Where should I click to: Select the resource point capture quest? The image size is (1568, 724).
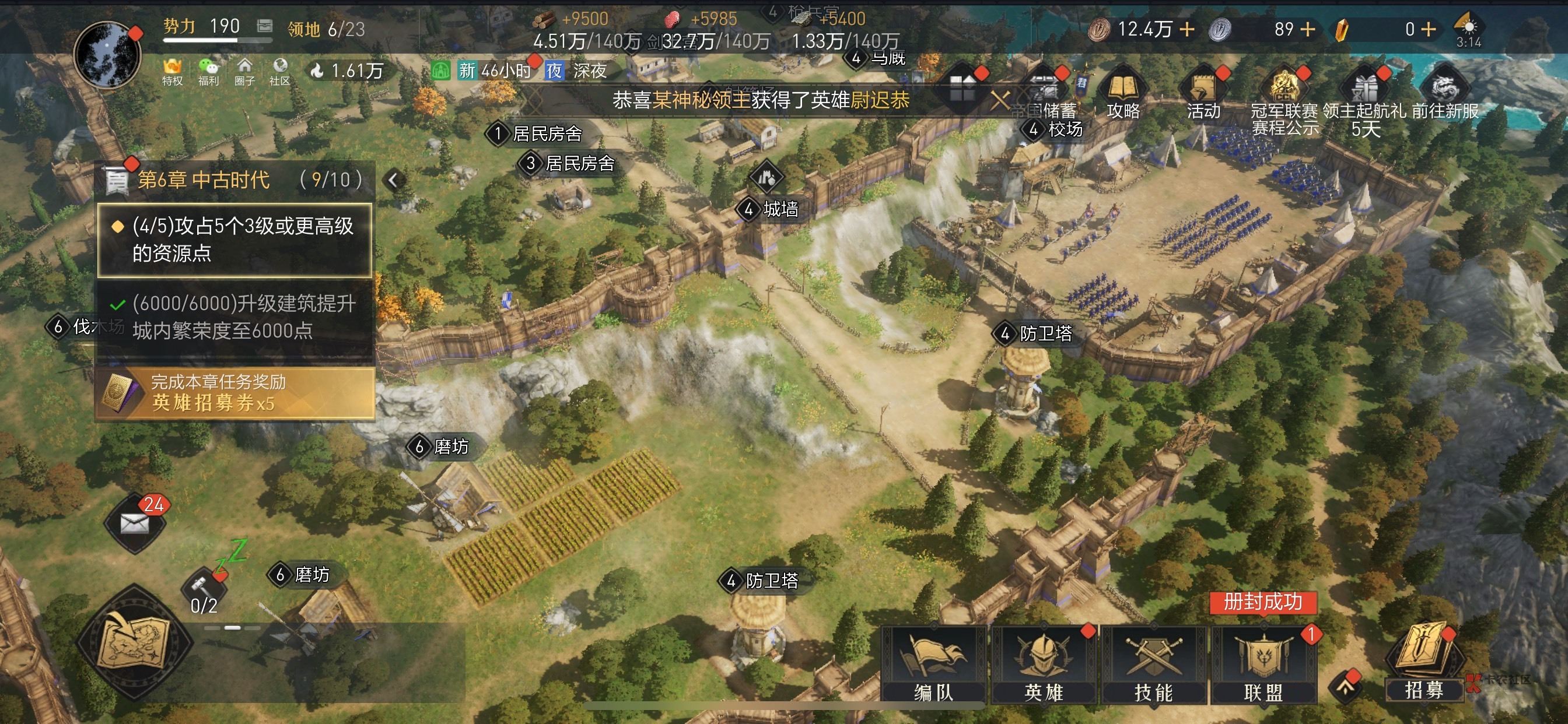235,240
